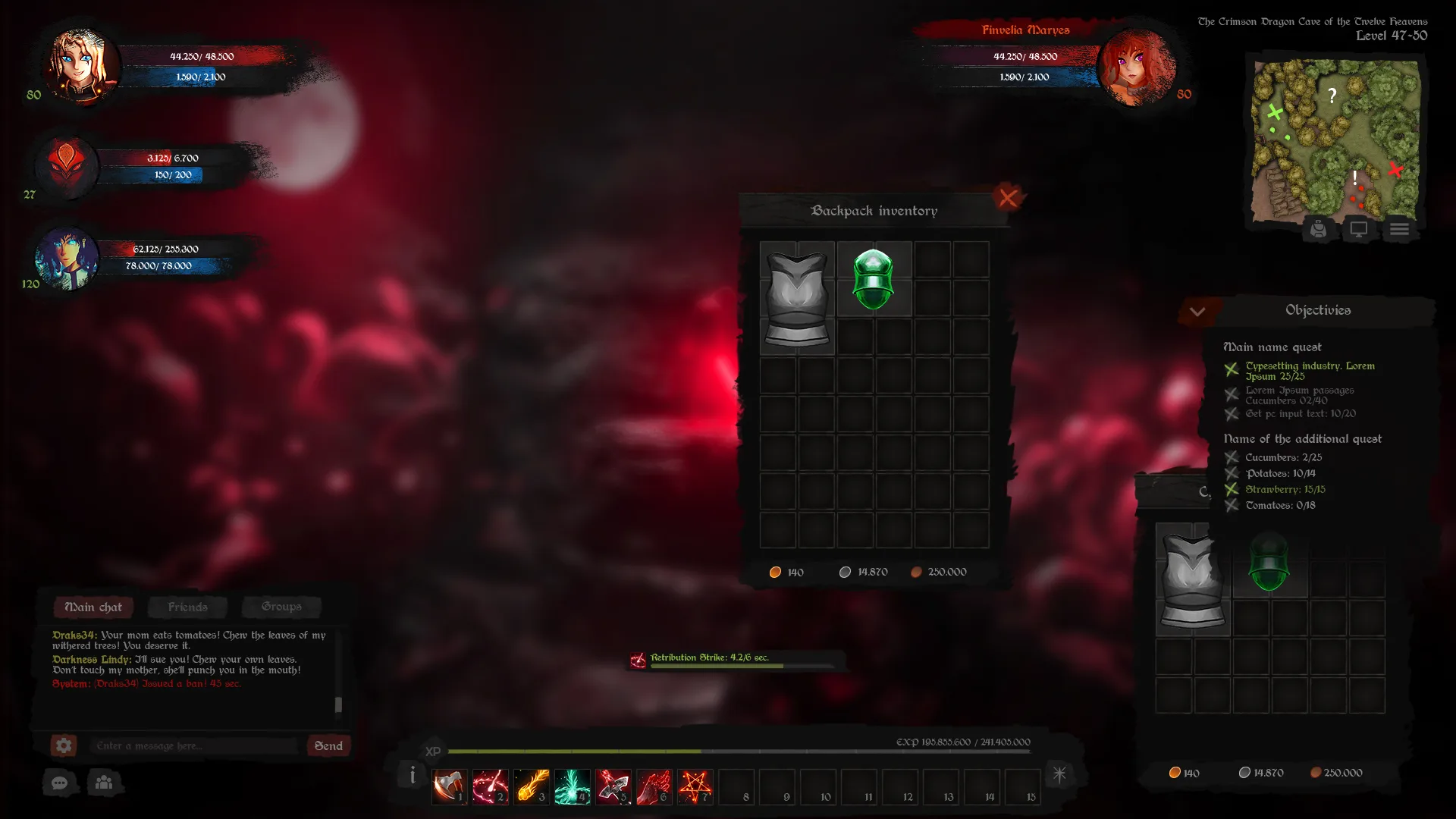Select the silver chest armor in Backpack inventory
Viewport: 1456px width, 819px height.
[x=796, y=299]
